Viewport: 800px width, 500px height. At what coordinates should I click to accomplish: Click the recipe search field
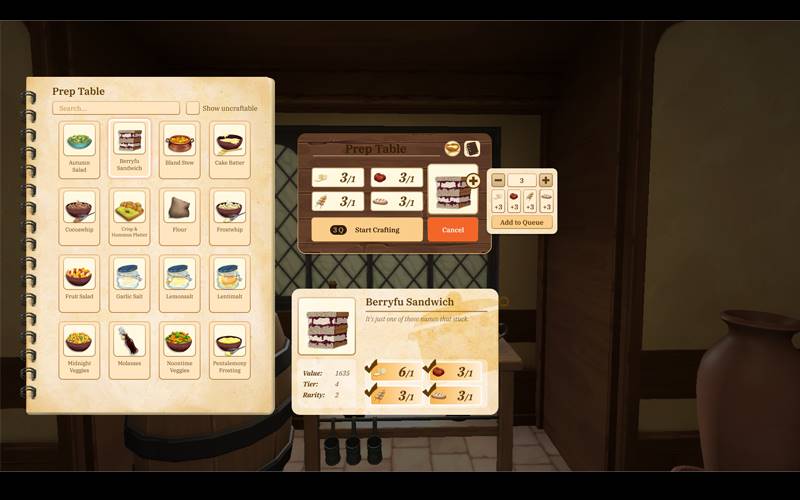click(x=116, y=108)
